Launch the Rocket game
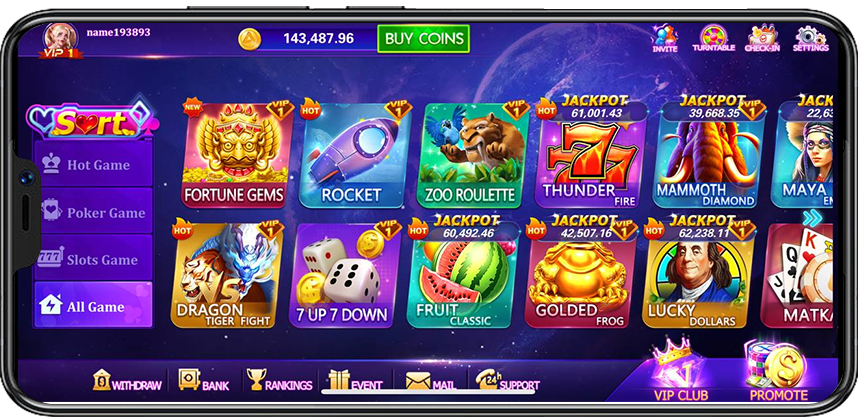This screenshot has height=418, width=858. tap(351, 156)
